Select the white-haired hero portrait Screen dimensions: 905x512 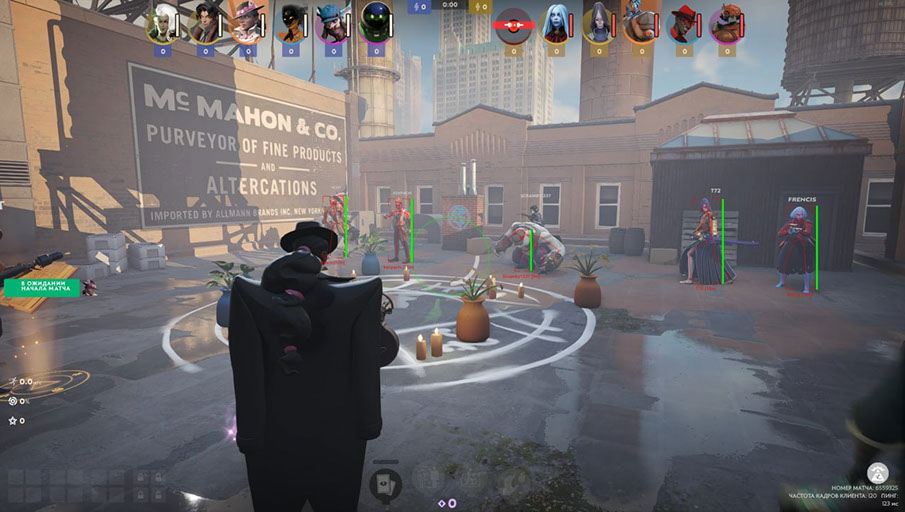[161, 22]
